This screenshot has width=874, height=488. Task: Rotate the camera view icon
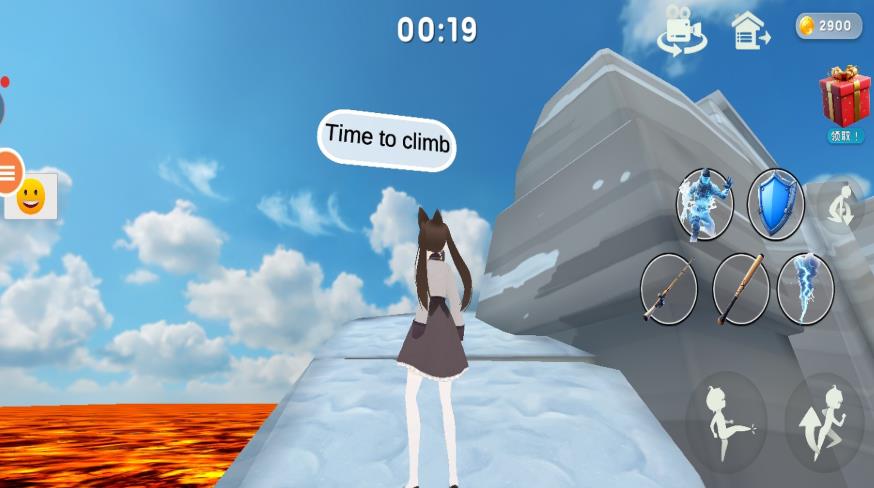click(681, 30)
